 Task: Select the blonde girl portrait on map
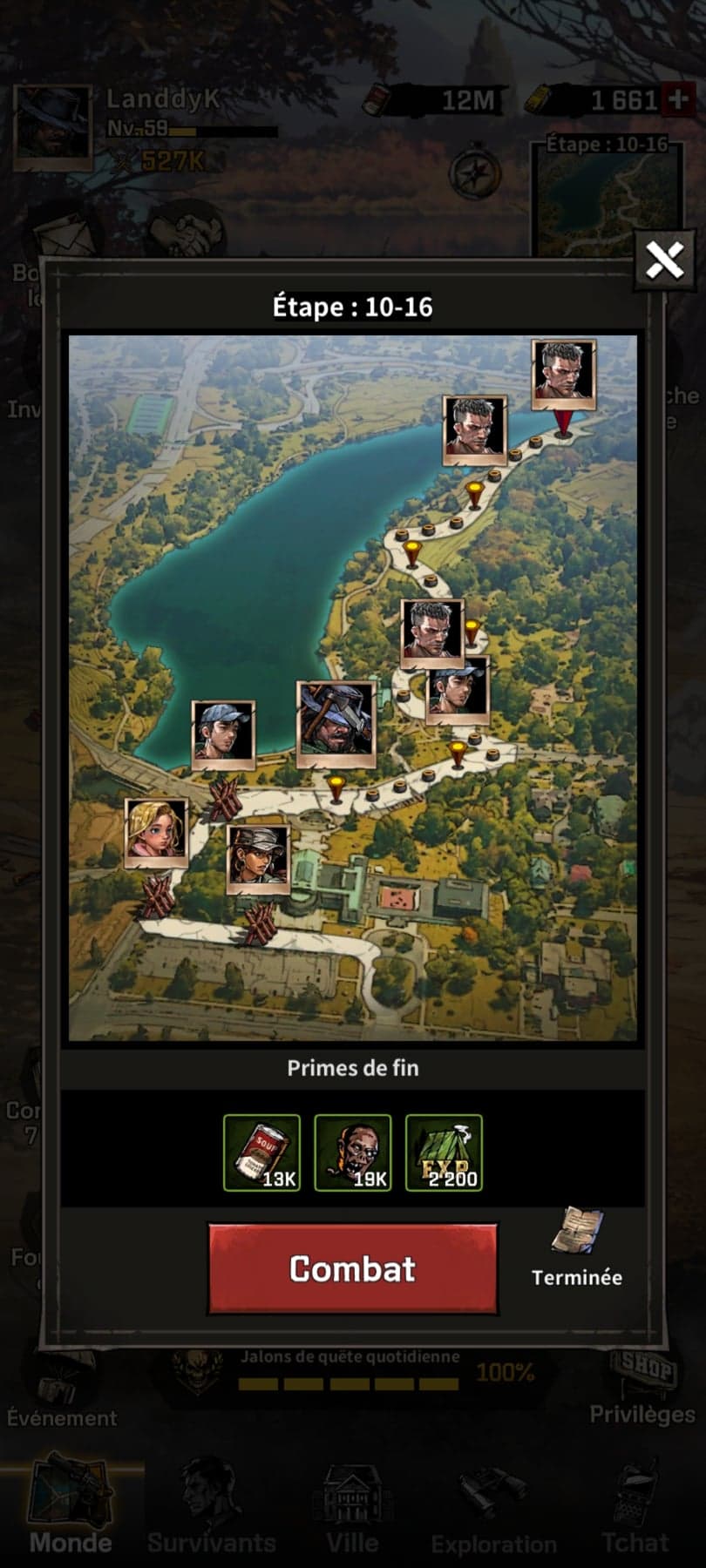point(156,832)
